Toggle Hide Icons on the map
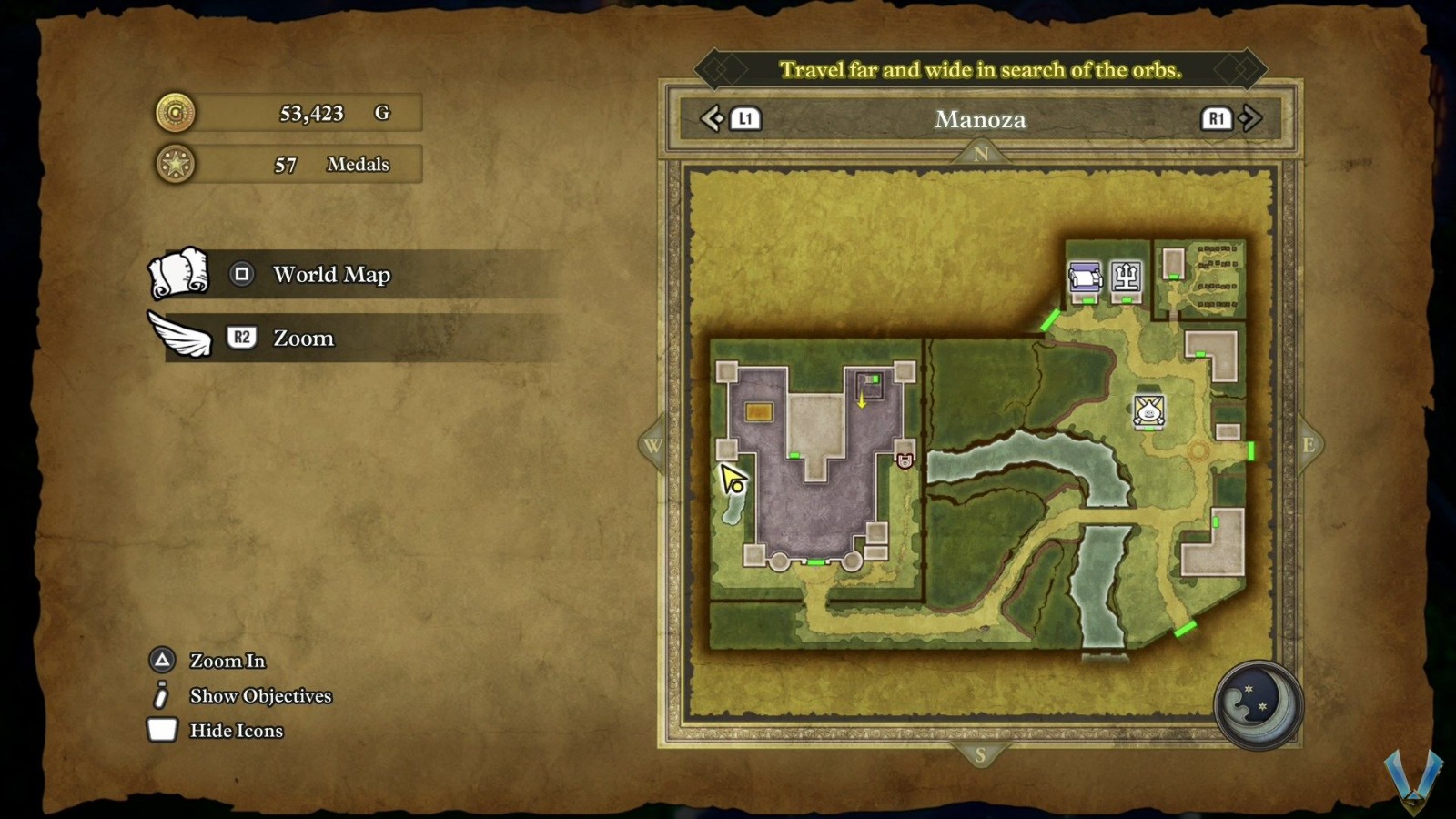1456x819 pixels. coord(236,730)
